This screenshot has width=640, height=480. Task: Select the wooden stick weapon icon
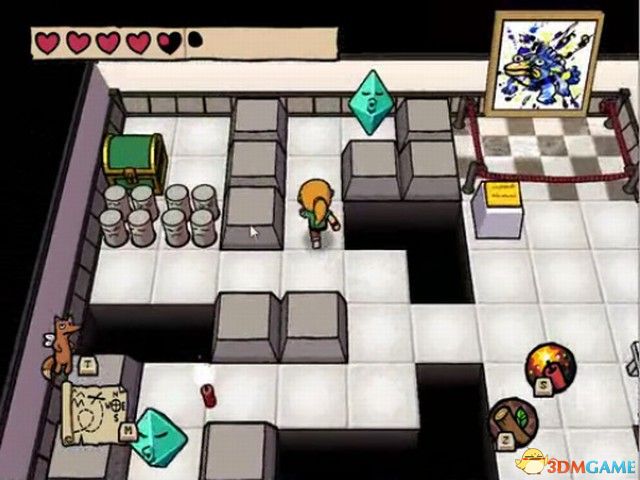[x=514, y=423]
